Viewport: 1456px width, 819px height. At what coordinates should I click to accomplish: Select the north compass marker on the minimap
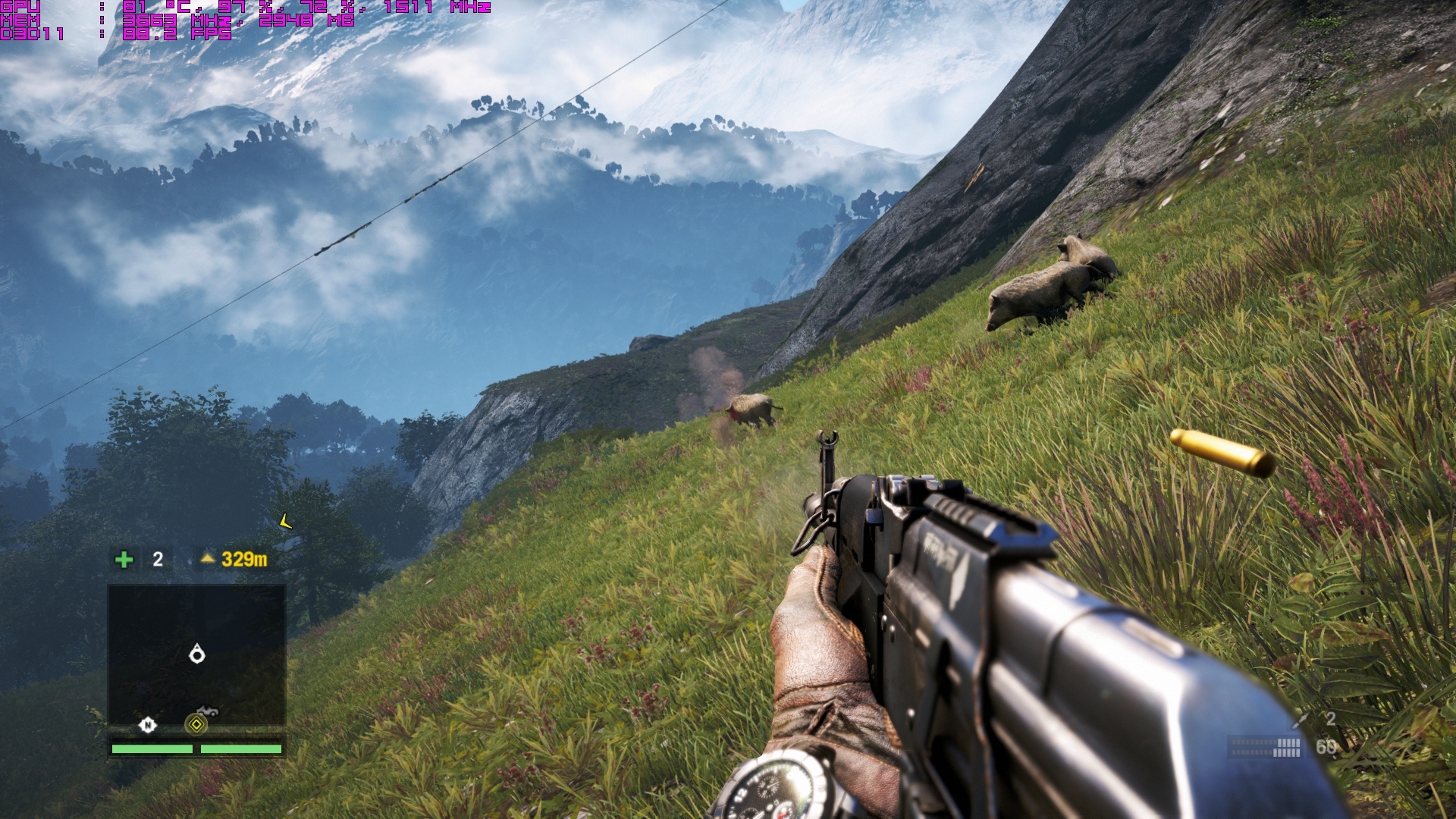(x=147, y=725)
